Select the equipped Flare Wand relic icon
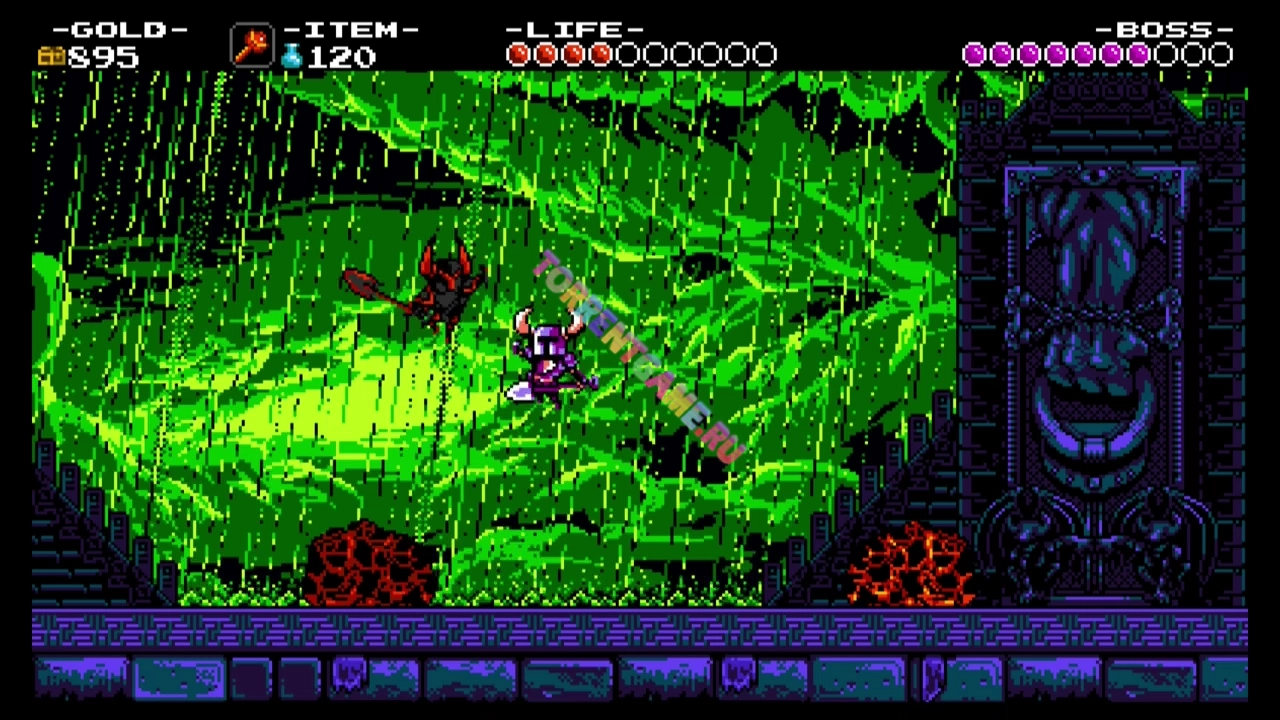Viewport: 1280px width, 720px height. [251, 46]
